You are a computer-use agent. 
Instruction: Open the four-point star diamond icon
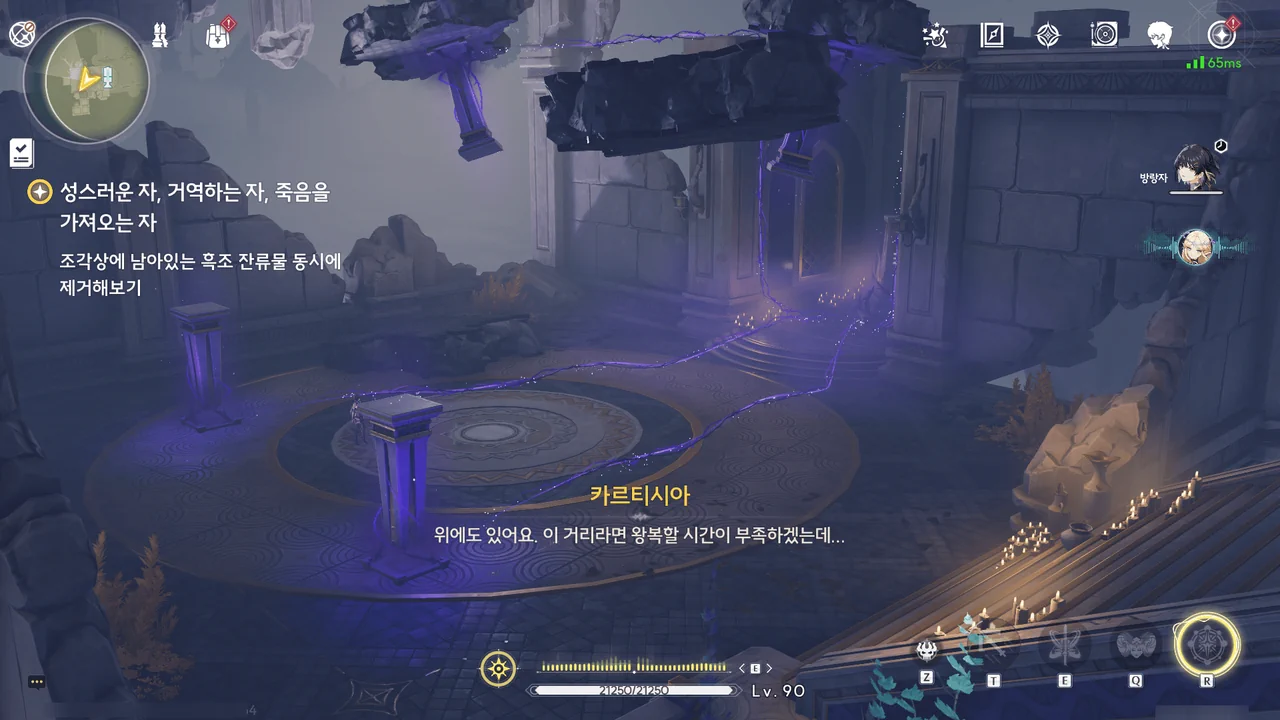click(1047, 36)
